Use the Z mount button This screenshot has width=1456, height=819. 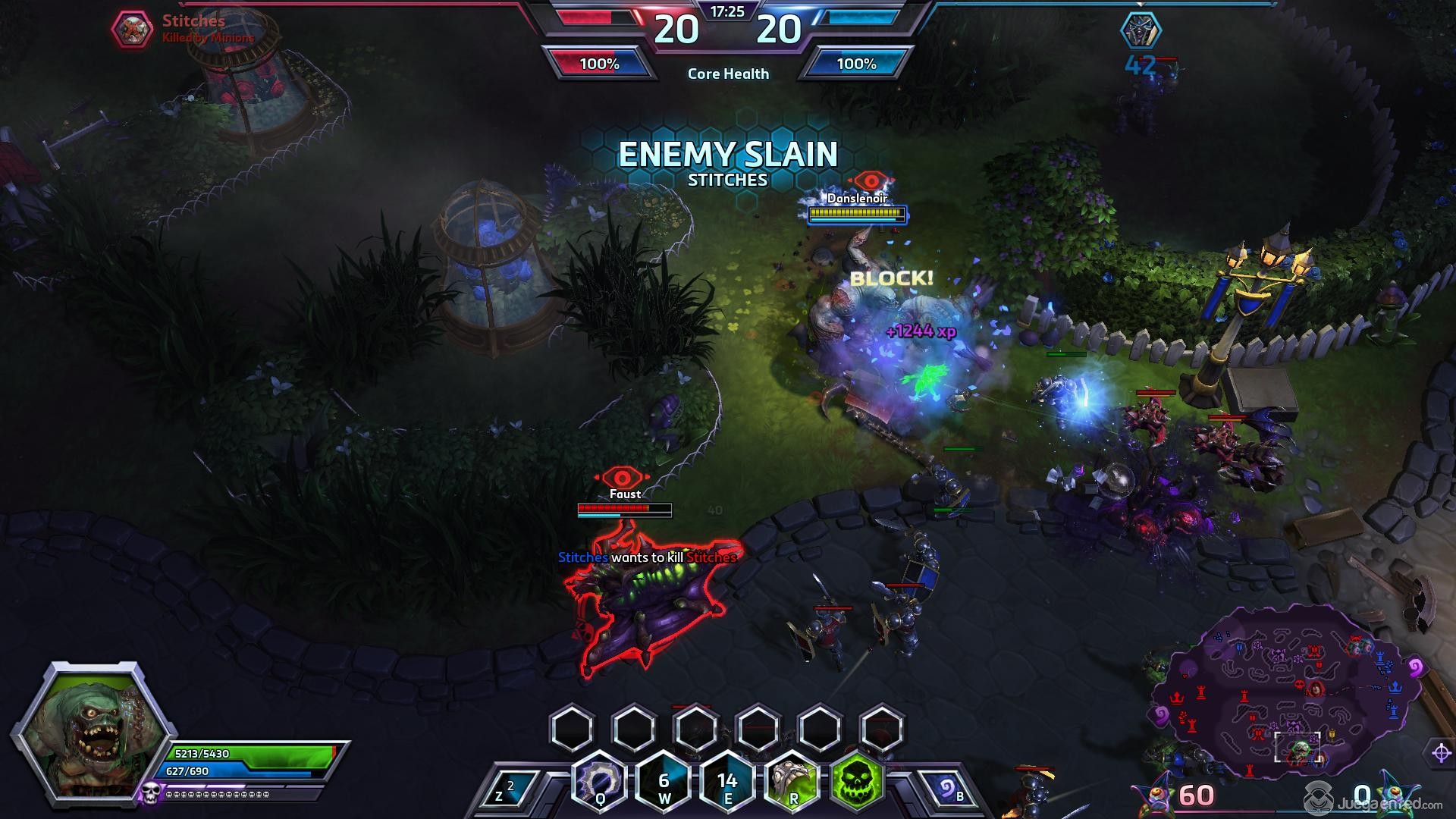[x=505, y=790]
